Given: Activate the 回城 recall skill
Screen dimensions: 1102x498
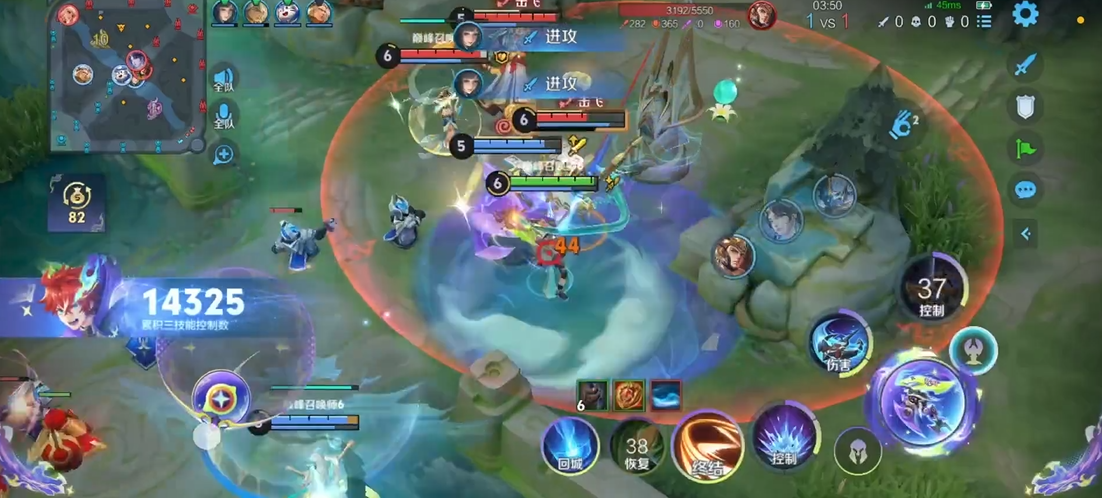Looking at the screenshot, I should [x=570, y=444].
